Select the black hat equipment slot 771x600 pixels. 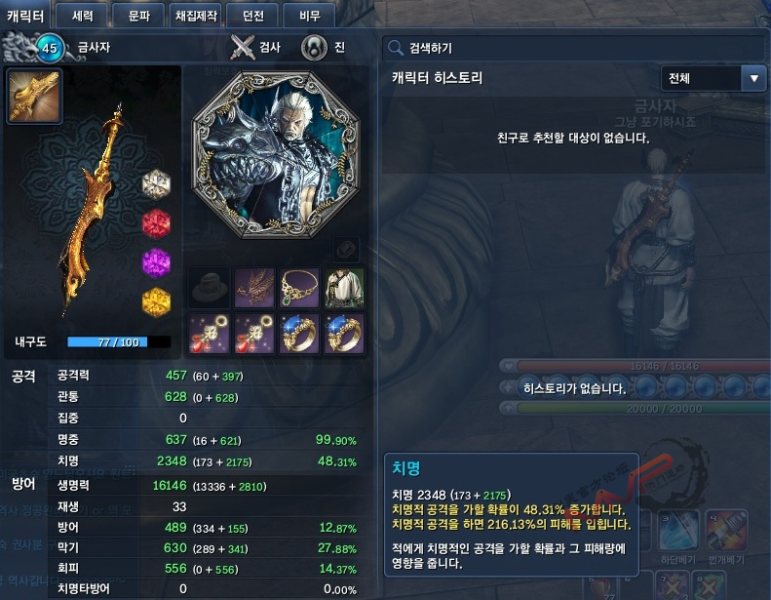[208, 288]
